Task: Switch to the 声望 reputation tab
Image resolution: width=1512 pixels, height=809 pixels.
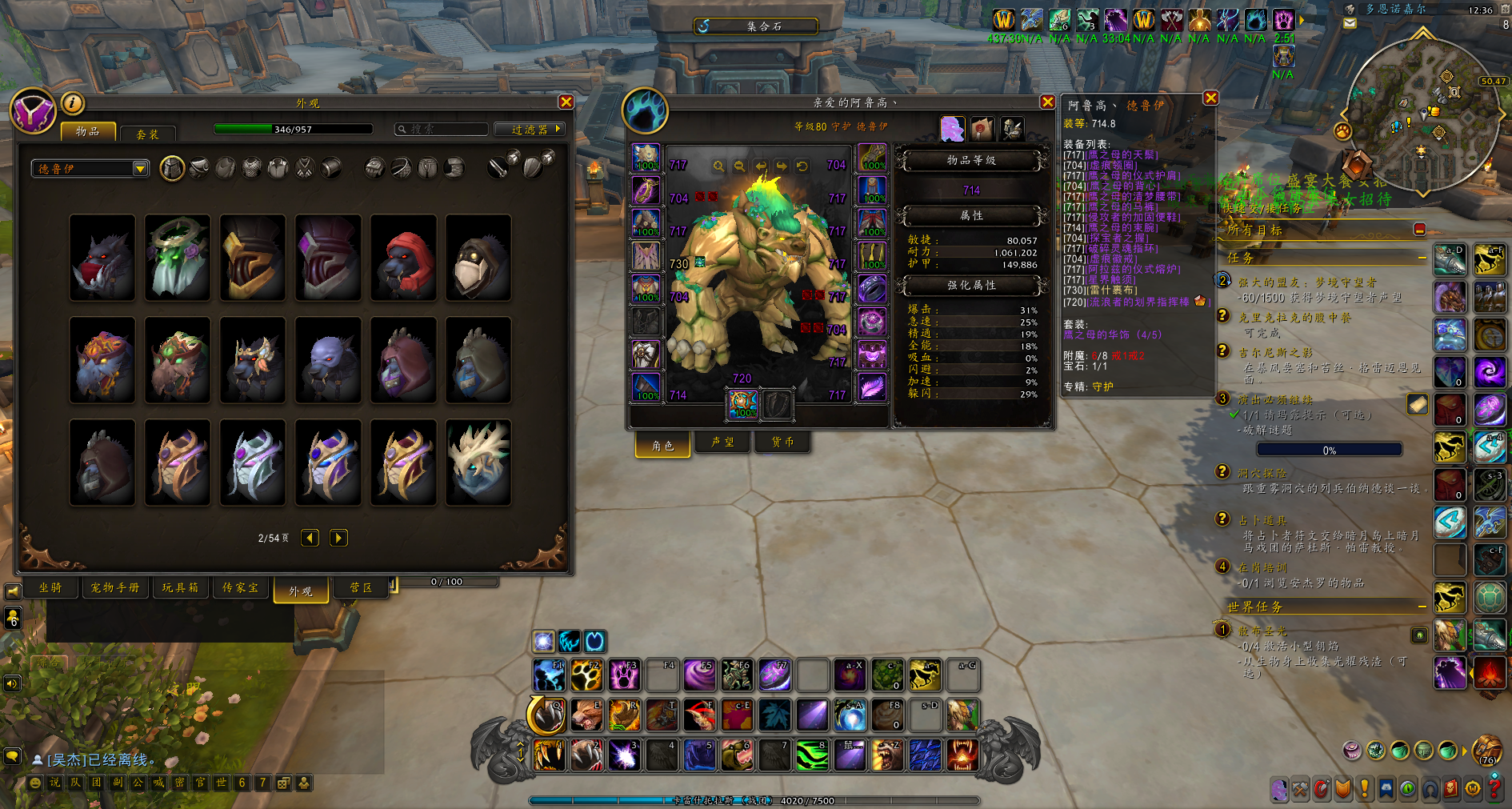Action: 722,442
